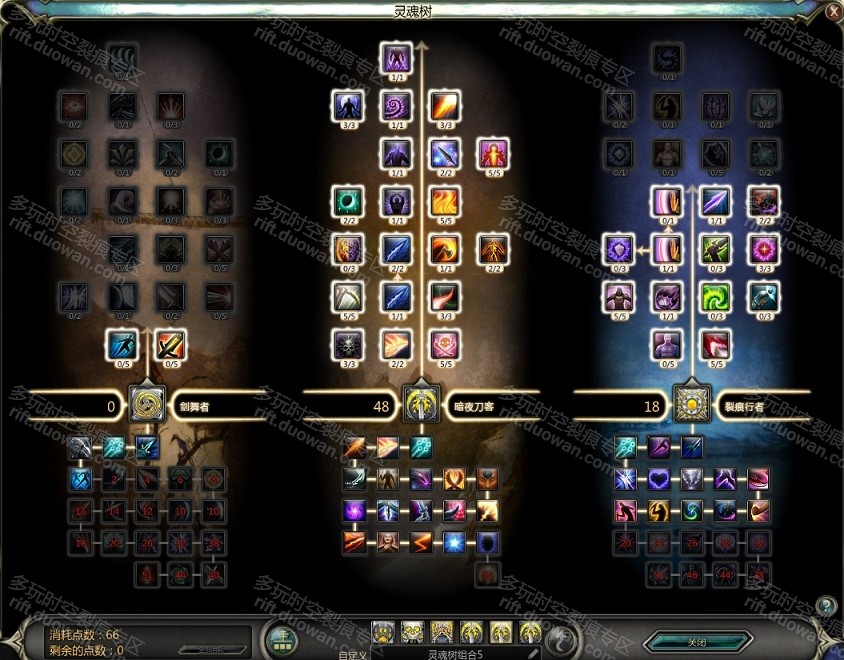
Task: Pick the green swirl 0/3 talent in 裂痕行者
Action: (716, 297)
